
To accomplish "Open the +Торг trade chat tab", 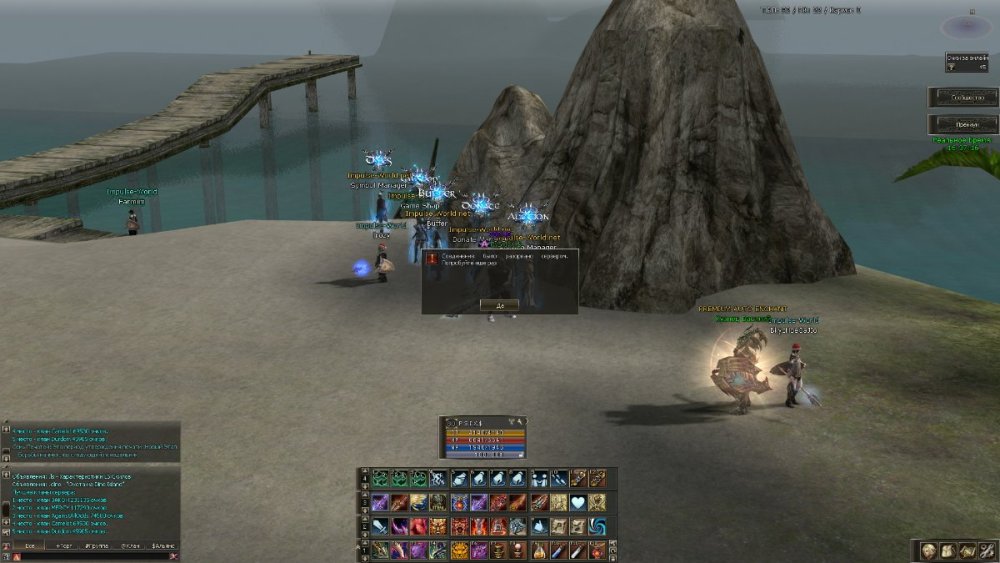I will tap(65, 546).
